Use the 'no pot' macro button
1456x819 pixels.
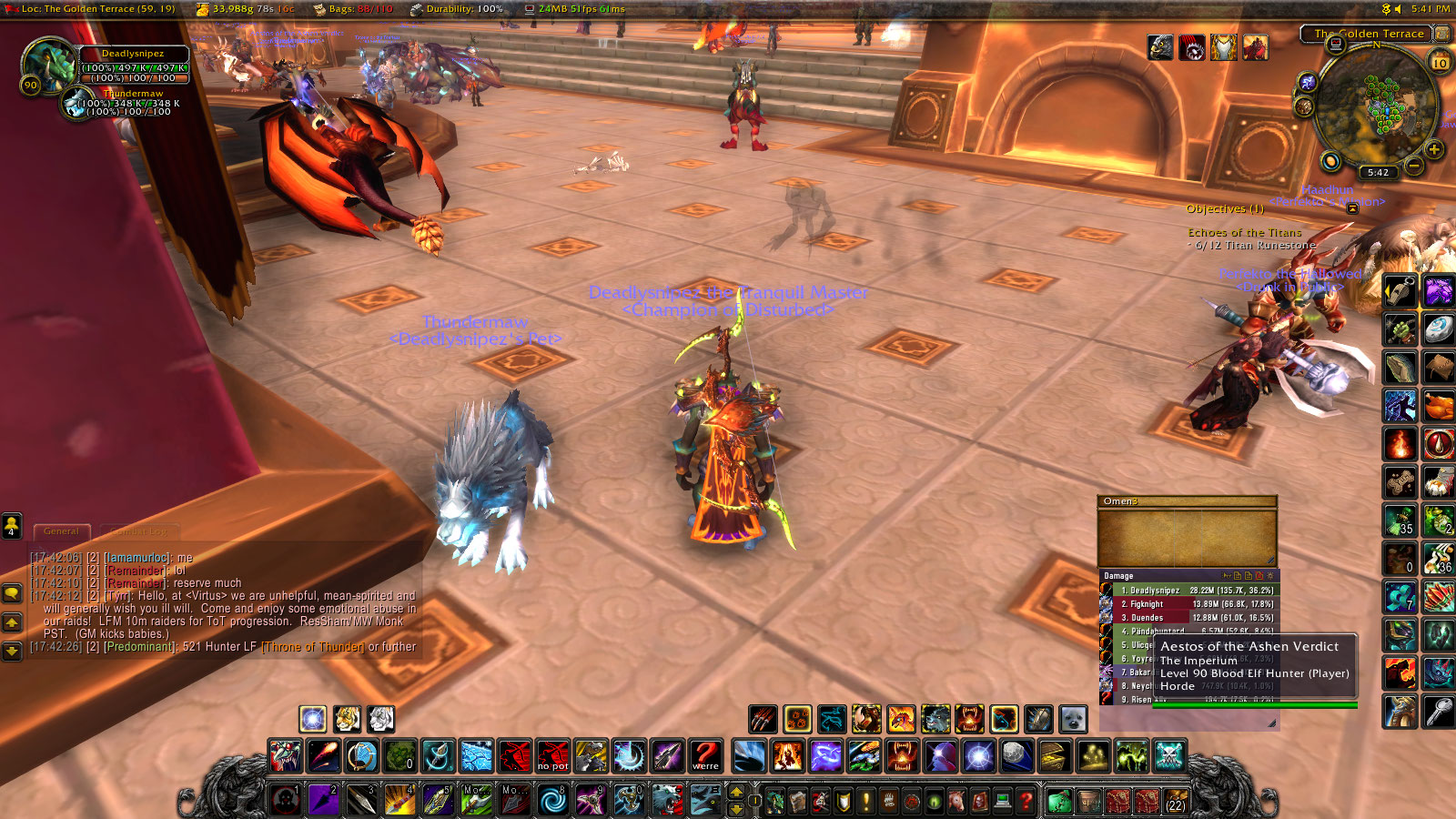point(552,756)
